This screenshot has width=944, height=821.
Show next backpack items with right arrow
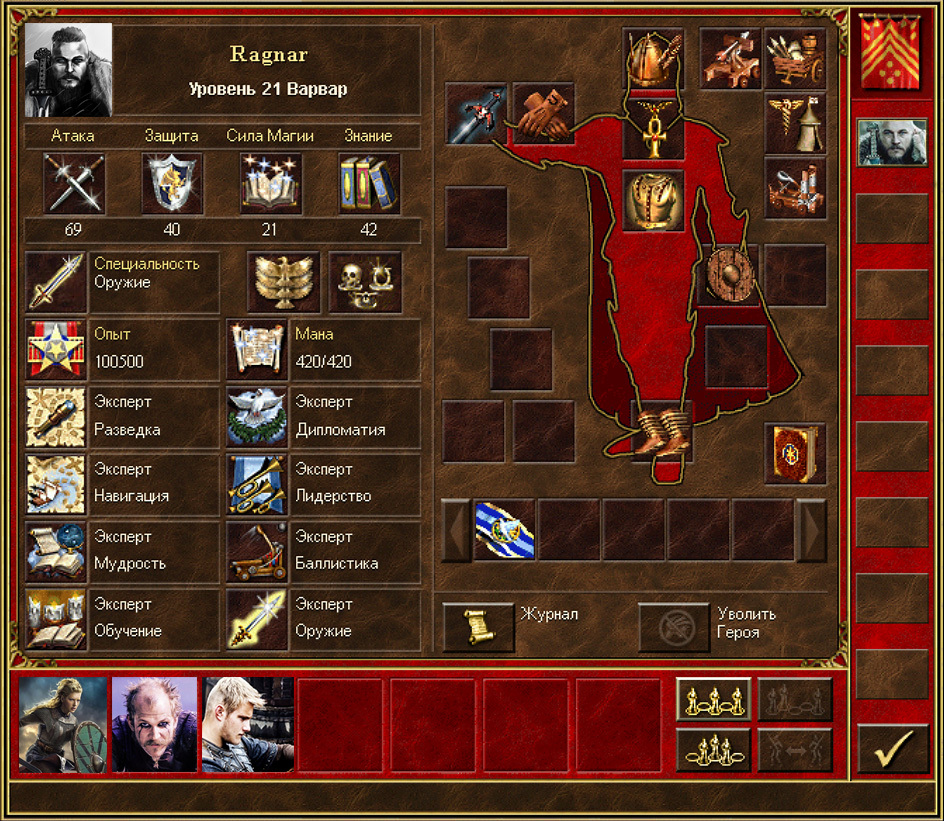811,530
